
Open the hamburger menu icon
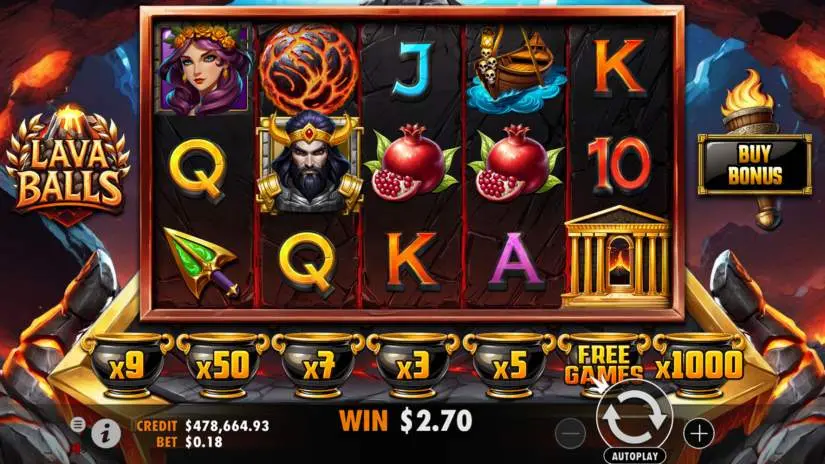tap(78, 425)
